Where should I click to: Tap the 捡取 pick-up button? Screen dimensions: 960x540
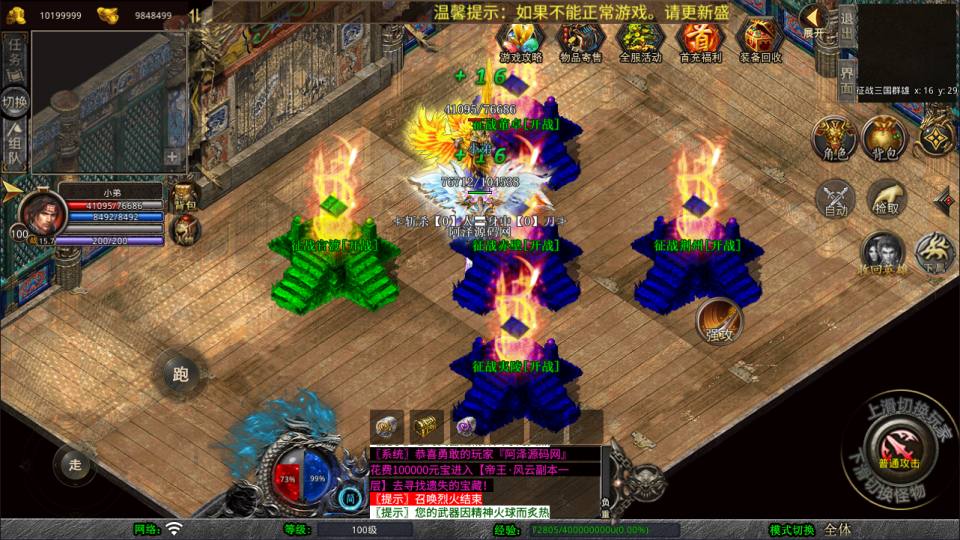(885, 198)
